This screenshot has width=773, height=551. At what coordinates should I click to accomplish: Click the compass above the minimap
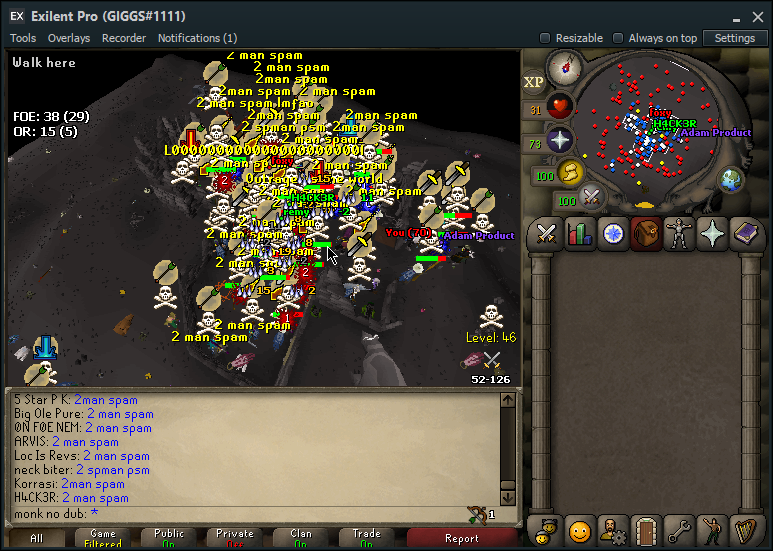[x=564, y=69]
